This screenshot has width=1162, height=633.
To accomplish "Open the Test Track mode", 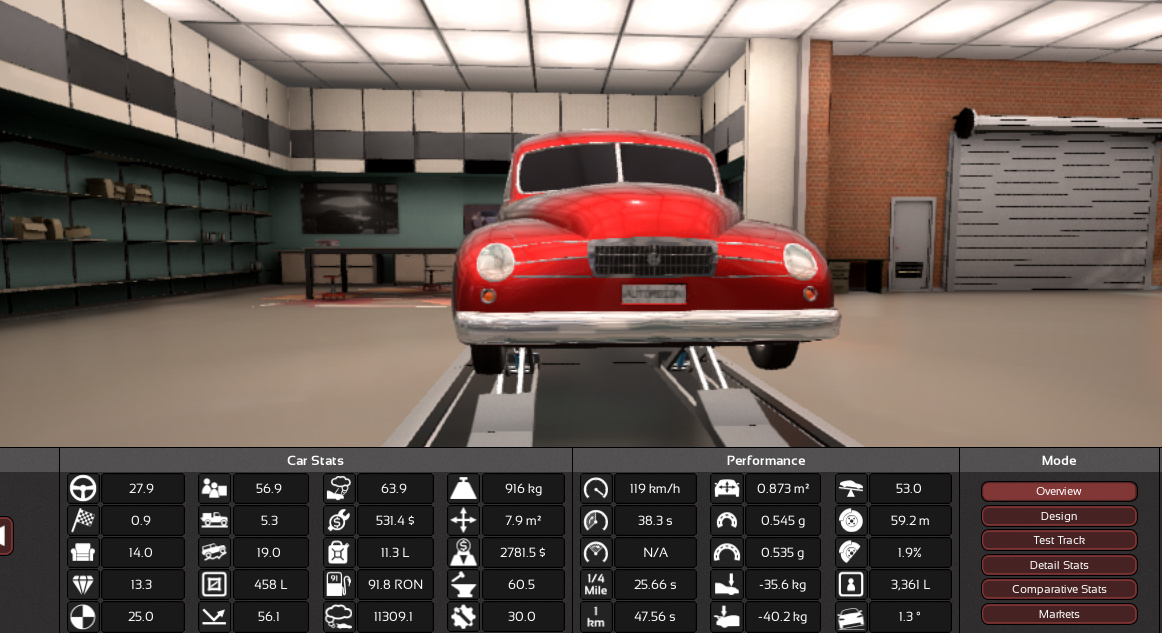I will click(1058, 540).
